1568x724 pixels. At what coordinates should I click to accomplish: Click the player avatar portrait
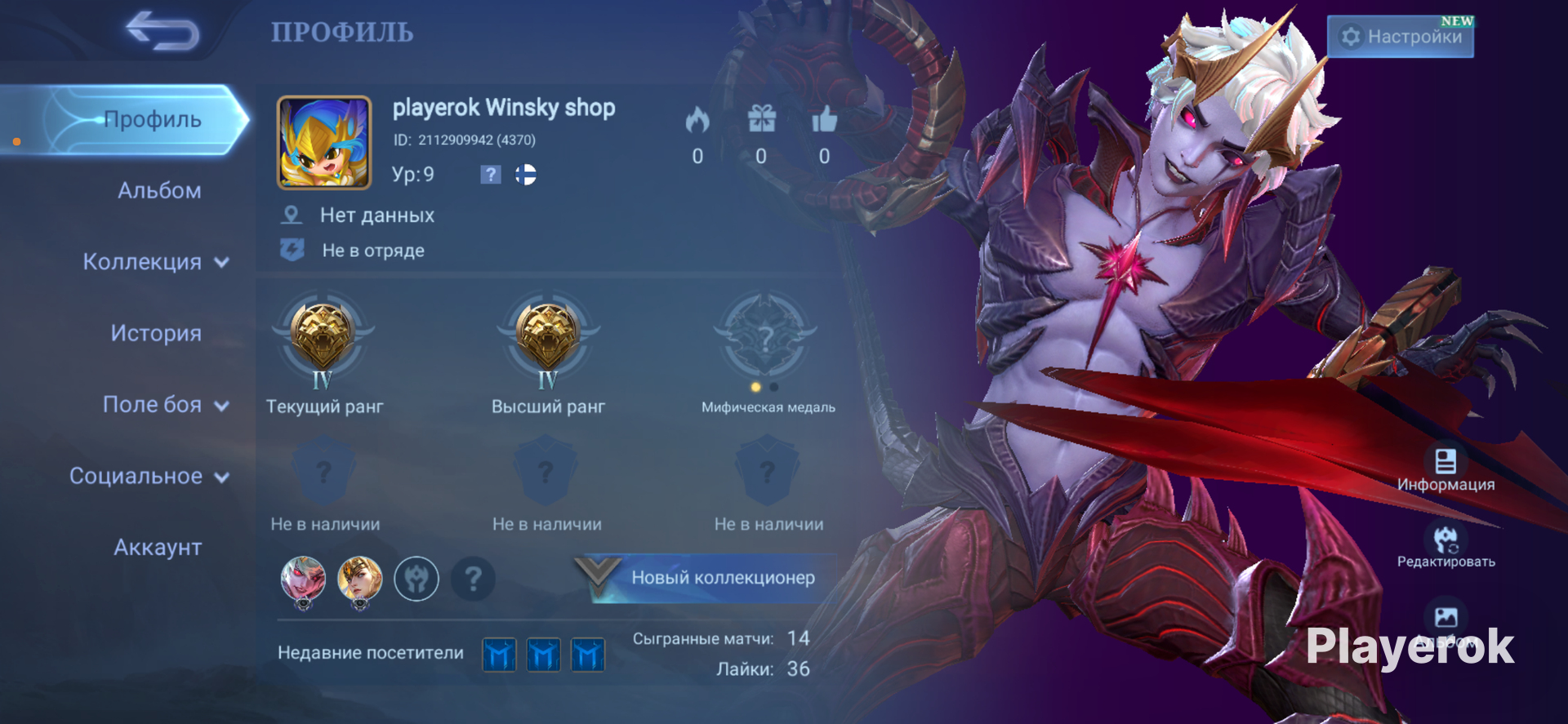click(x=324, y=143)
